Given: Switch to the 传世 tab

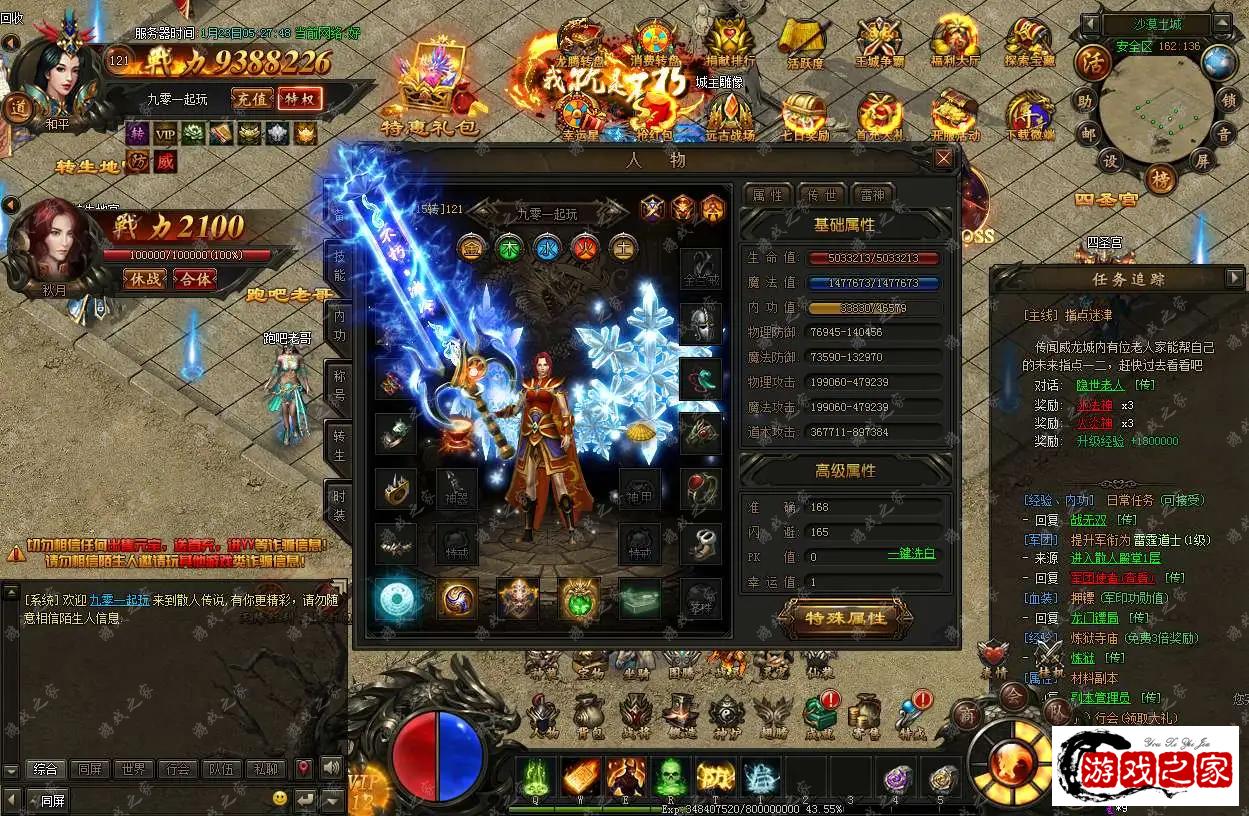Looking at the screenshot, I should point(821,194).
